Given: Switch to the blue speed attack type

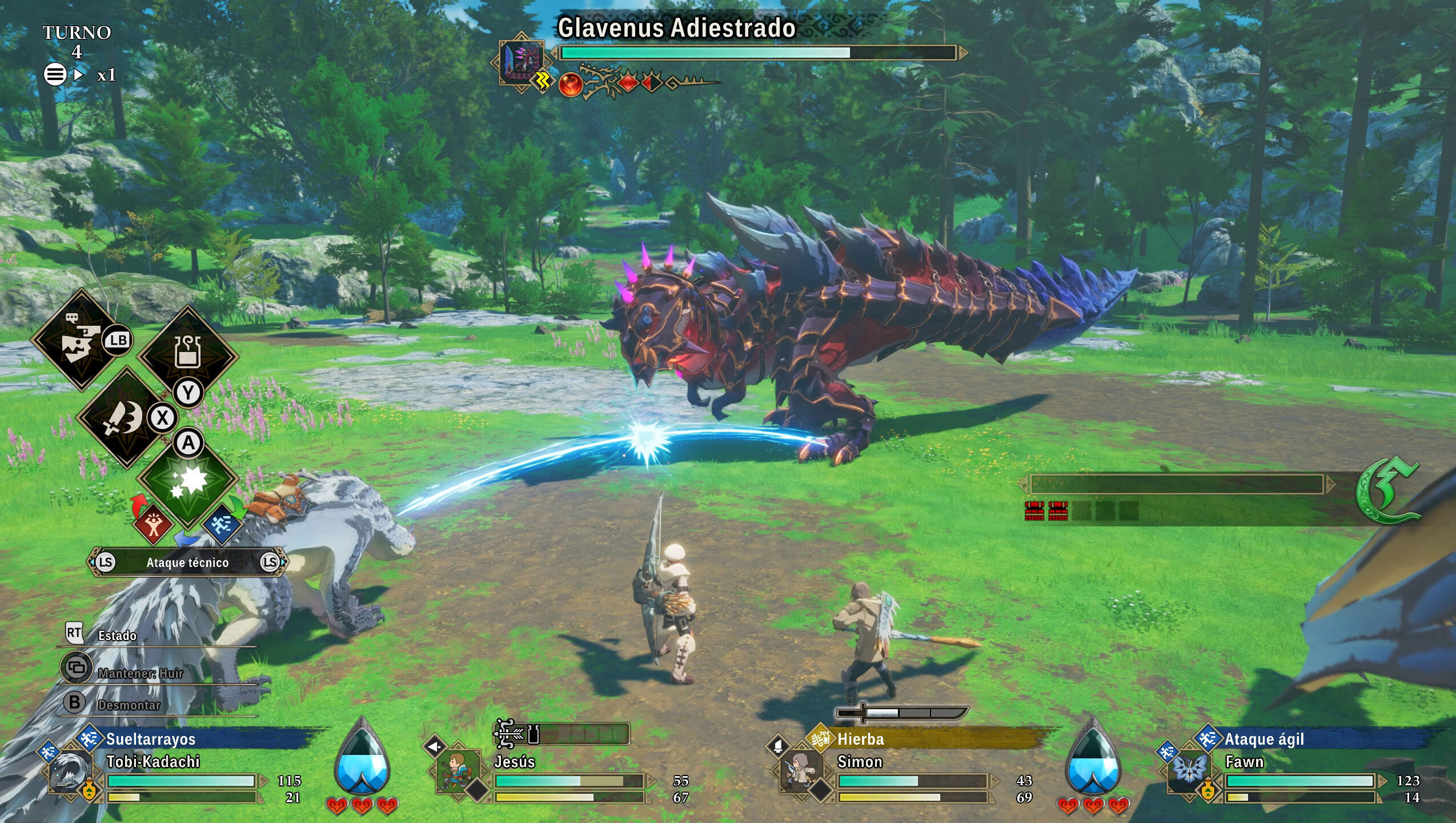Looking at the screenshot, I should point(222,523).
